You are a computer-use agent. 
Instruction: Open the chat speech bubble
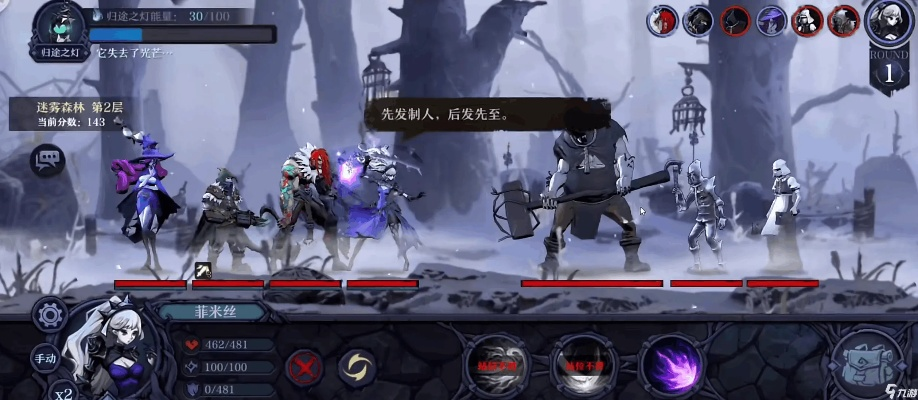click(x=47, y=159)
